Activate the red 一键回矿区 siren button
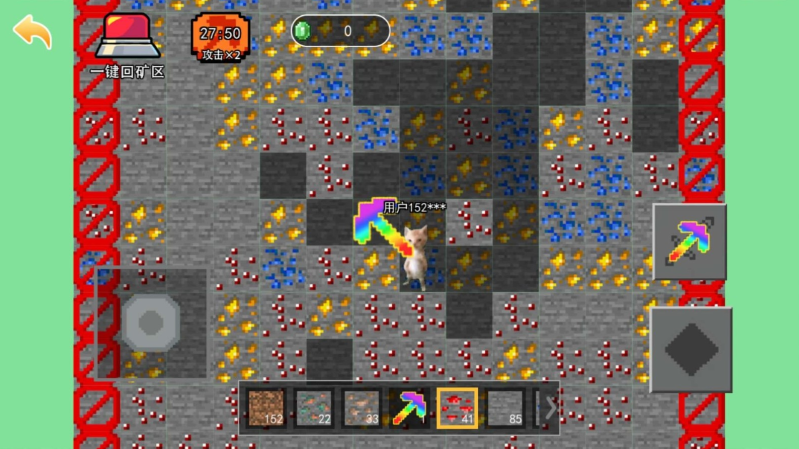 point(125,37)
